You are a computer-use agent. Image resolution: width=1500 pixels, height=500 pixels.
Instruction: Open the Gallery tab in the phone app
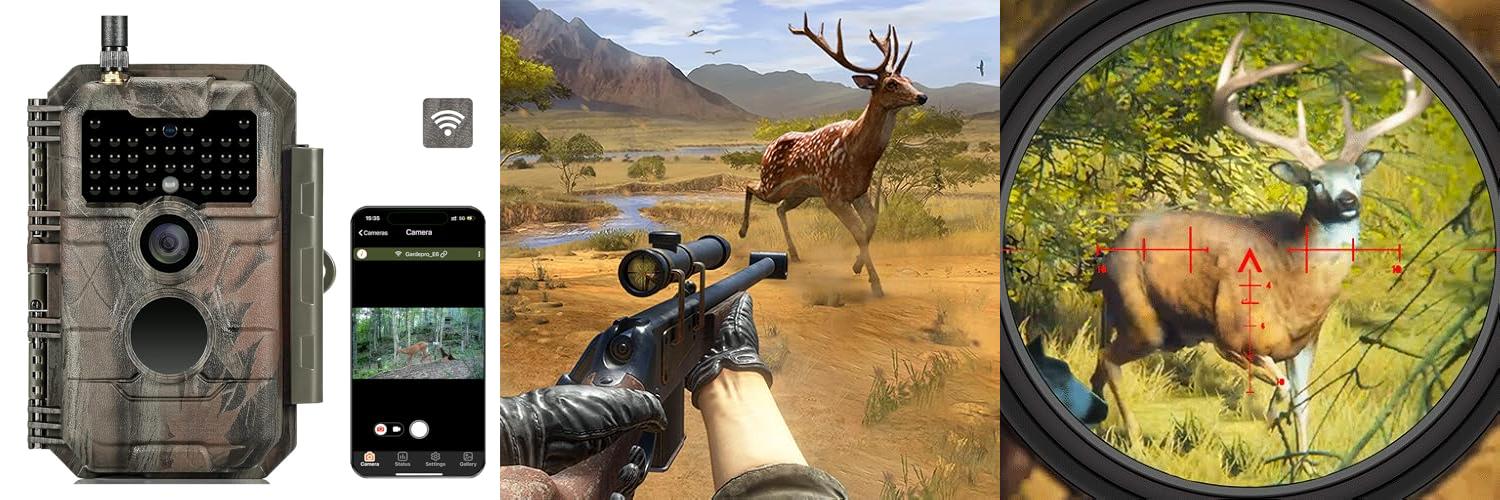pos(467,458)
